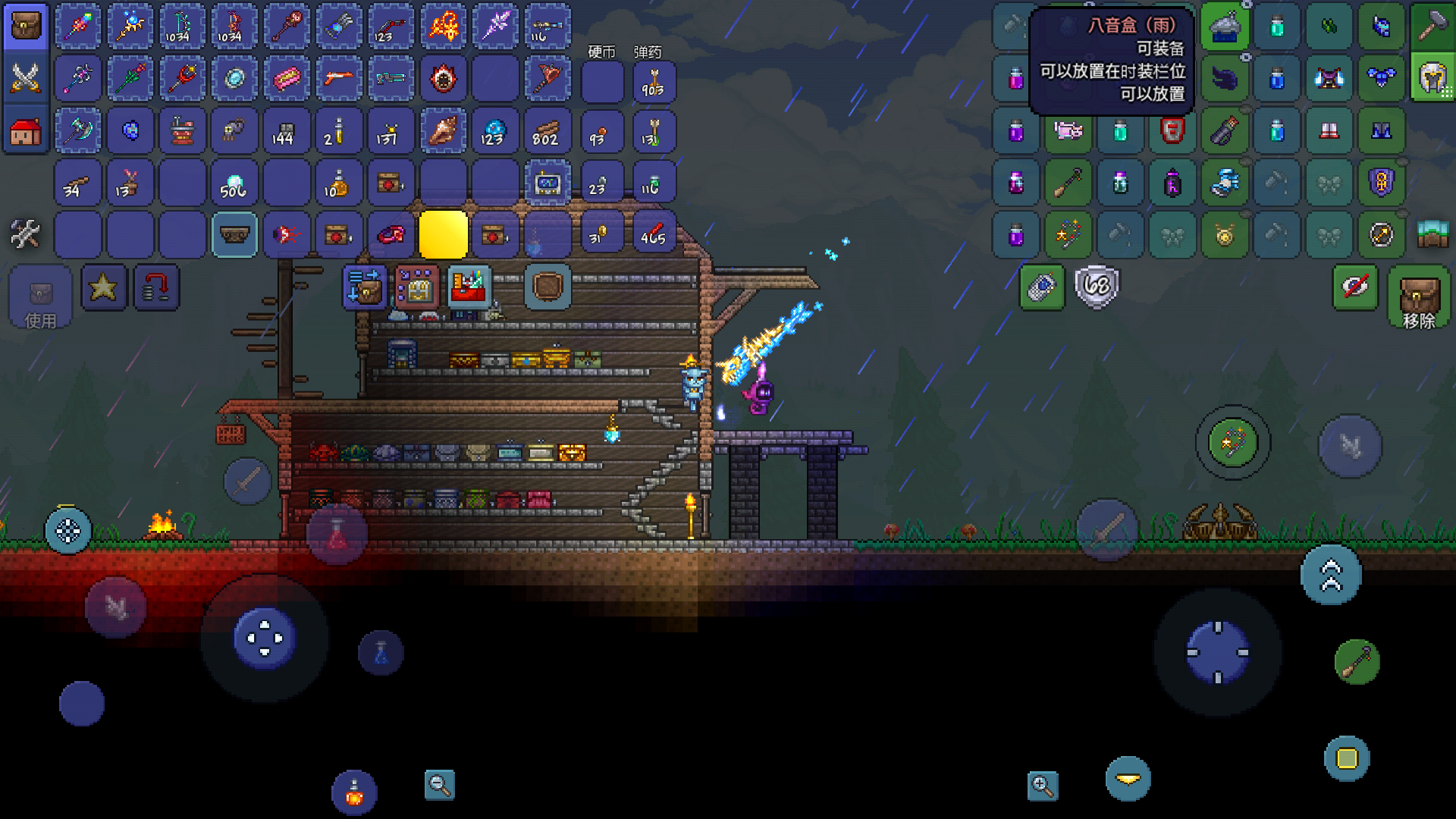This screenshot has width=1456, height=819.
Task: Zoom in with the plus magnifier
Action: click(1043, 786)
